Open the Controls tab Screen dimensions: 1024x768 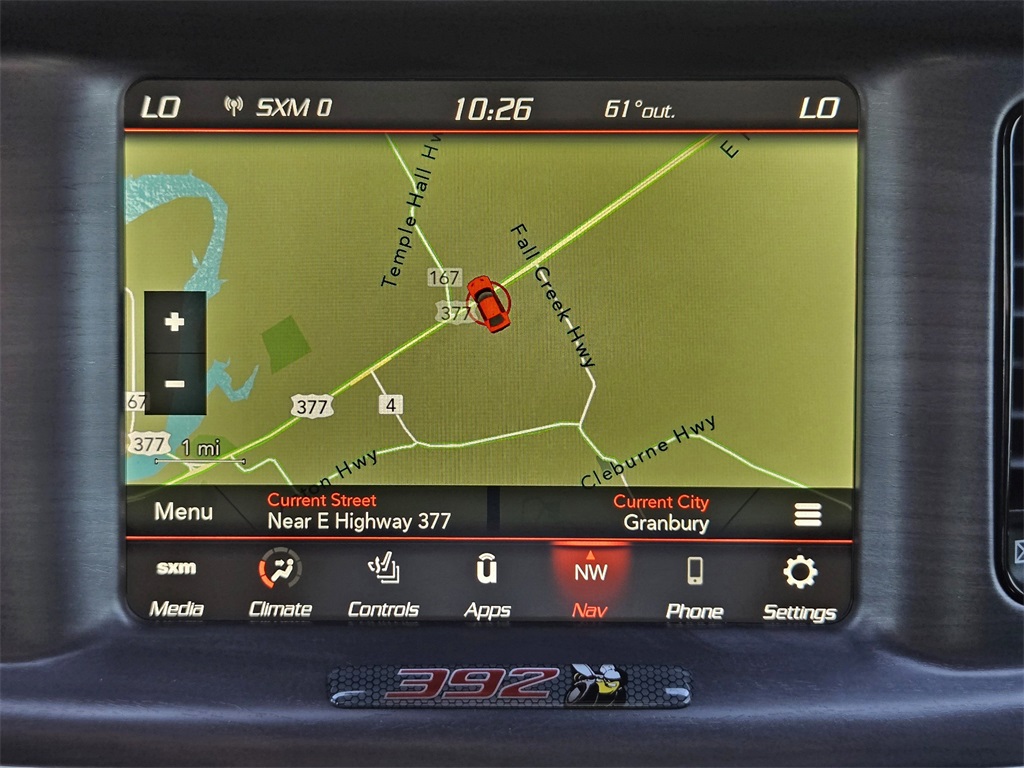383,587
